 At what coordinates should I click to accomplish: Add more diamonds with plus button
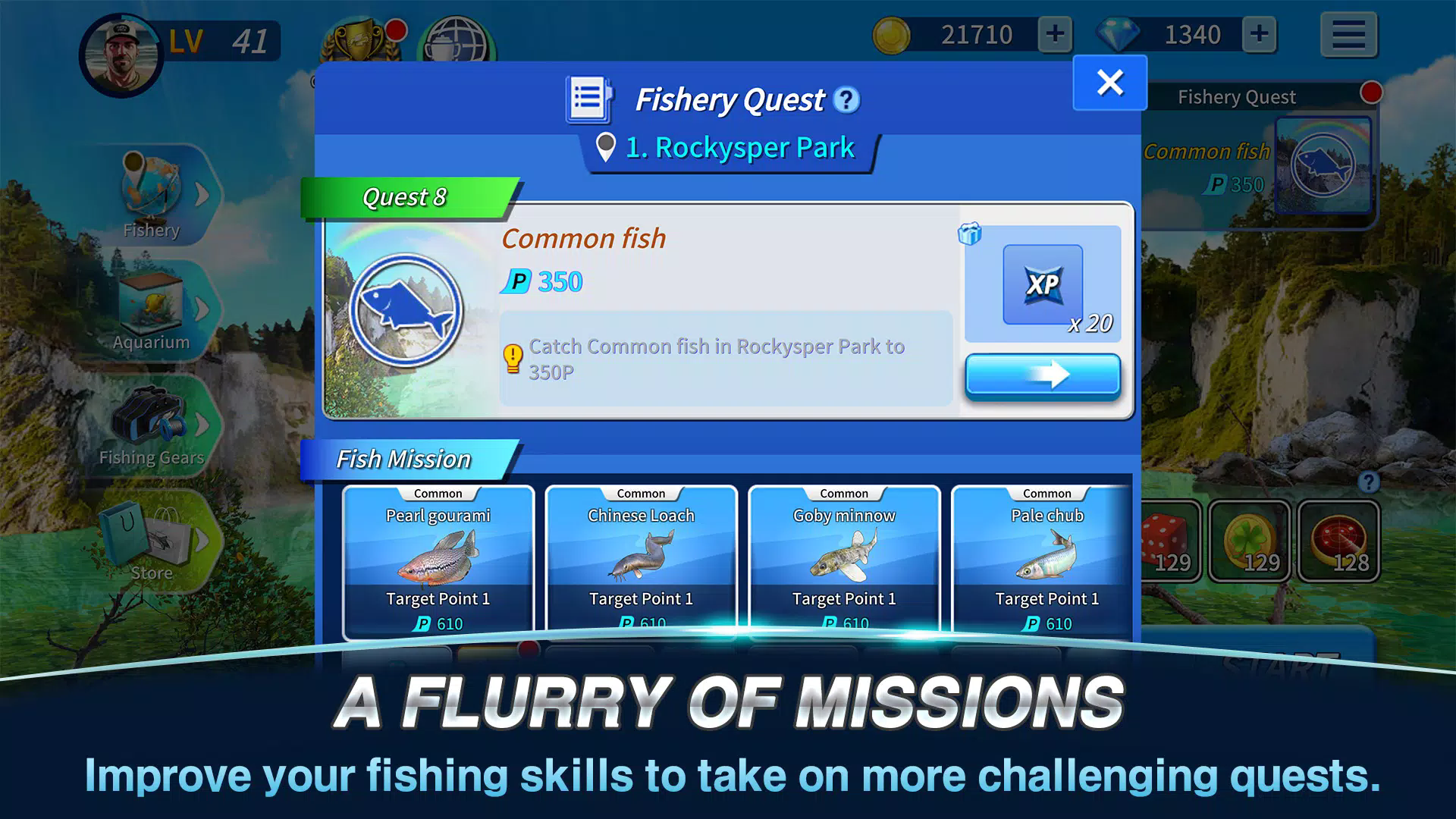pyautogui.click(x=1259, y=34)
